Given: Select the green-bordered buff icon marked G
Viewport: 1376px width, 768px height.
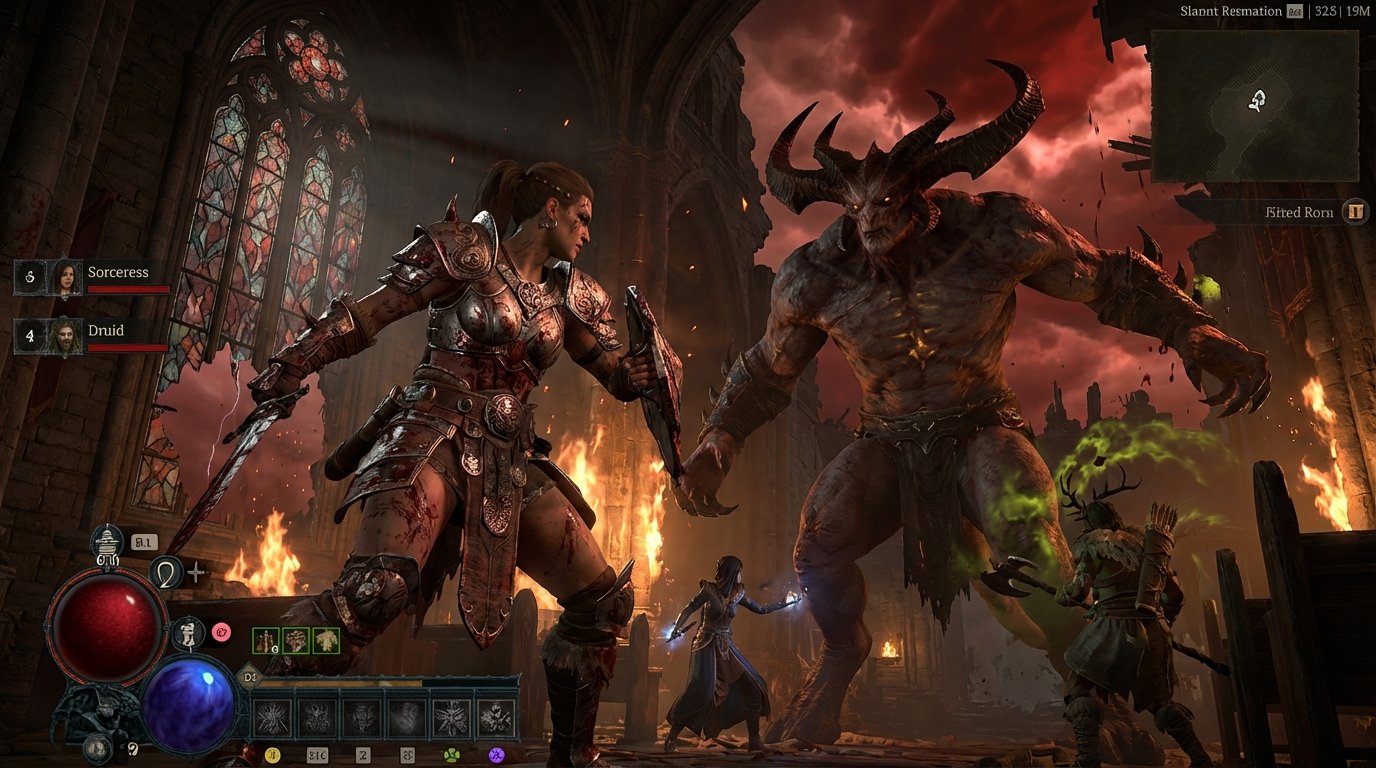Looking at the screenshot, I should click(266, 641).
